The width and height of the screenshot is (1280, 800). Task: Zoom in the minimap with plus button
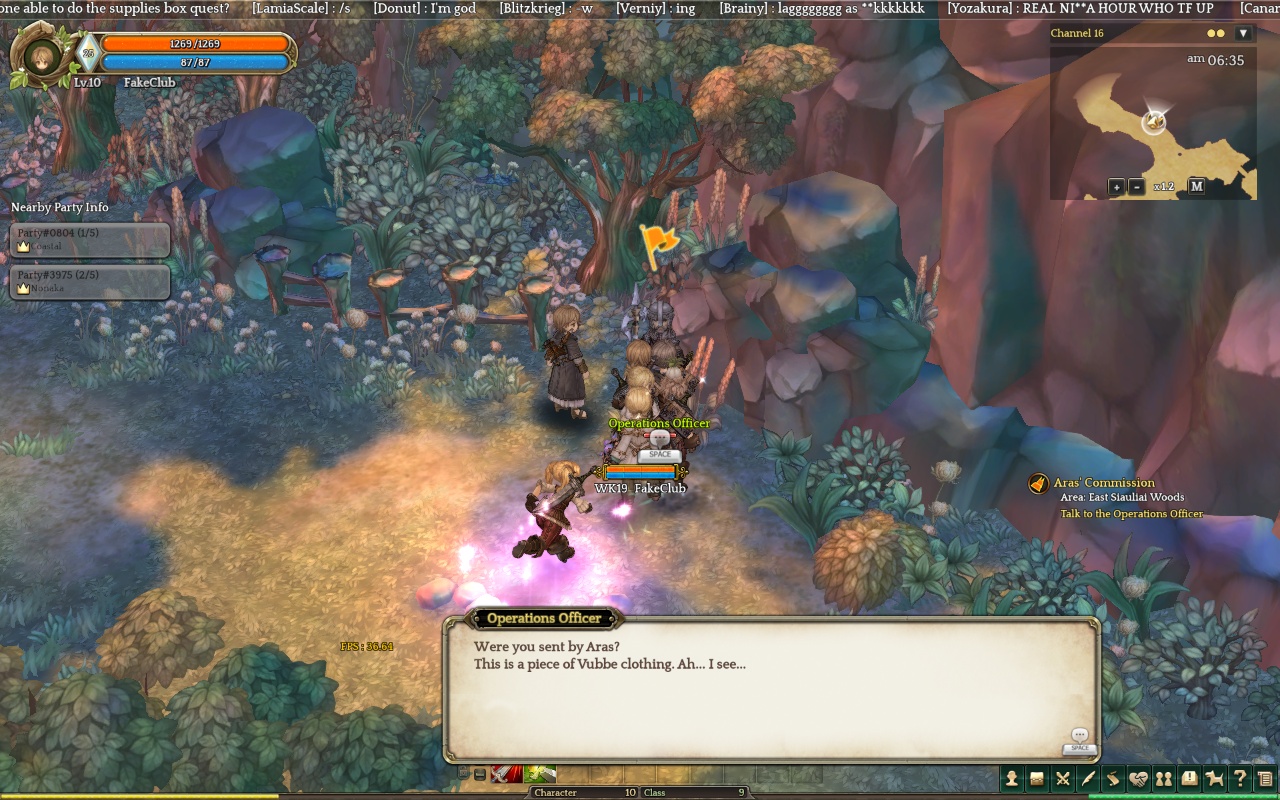(1116, 187)
